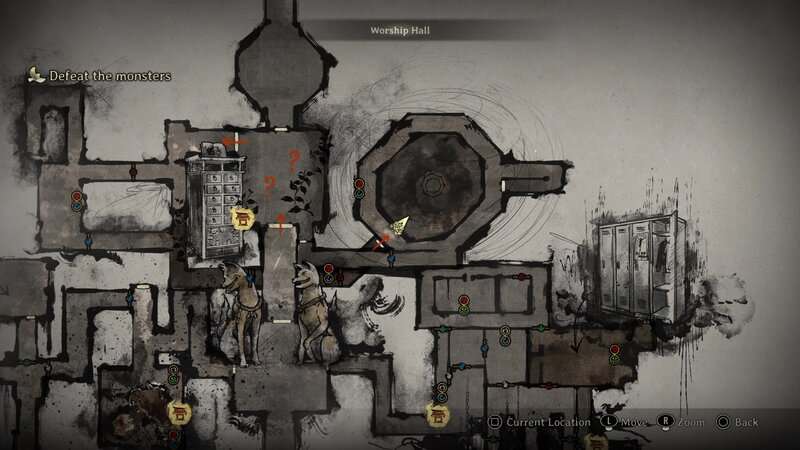
Task: Click the Worship Hall location label
Action: coord(399,31)
